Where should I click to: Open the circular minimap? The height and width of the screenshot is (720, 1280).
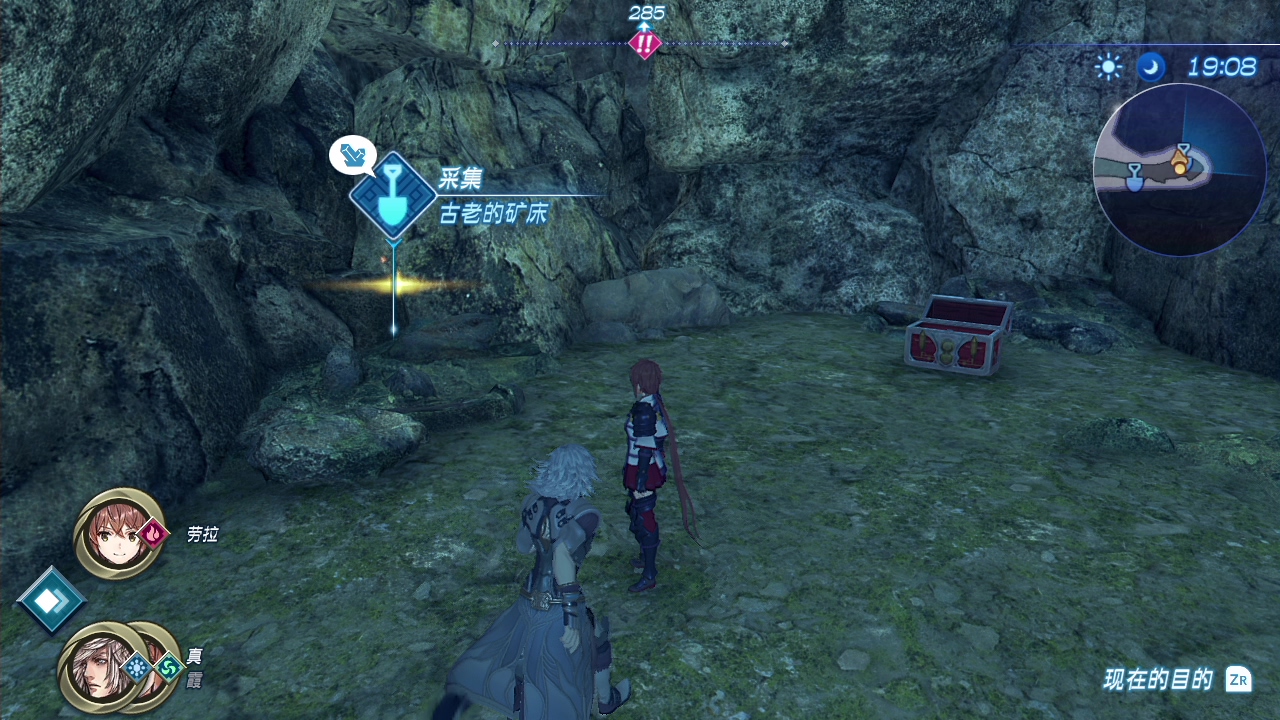pyautogui.click(x=1179, y=170)
